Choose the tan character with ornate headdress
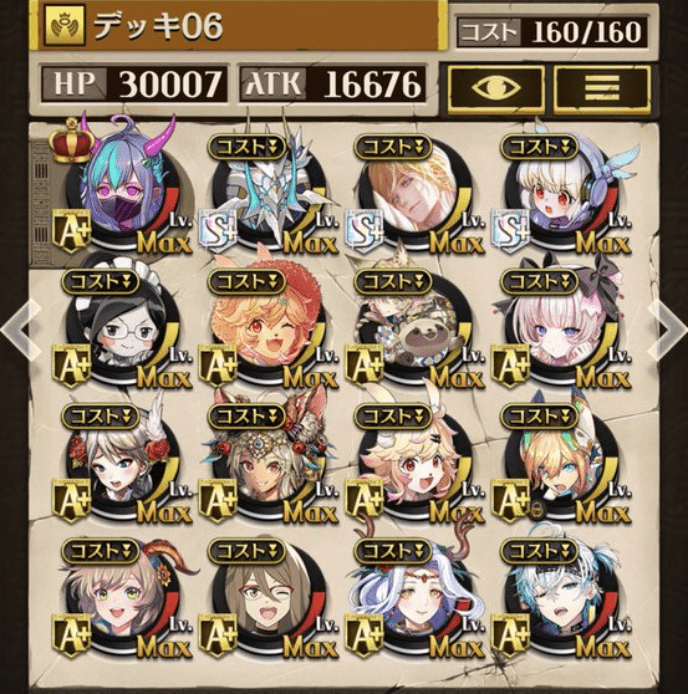Image resolution: width=688 pixels, height=694 pixels. tap(268, 463)
